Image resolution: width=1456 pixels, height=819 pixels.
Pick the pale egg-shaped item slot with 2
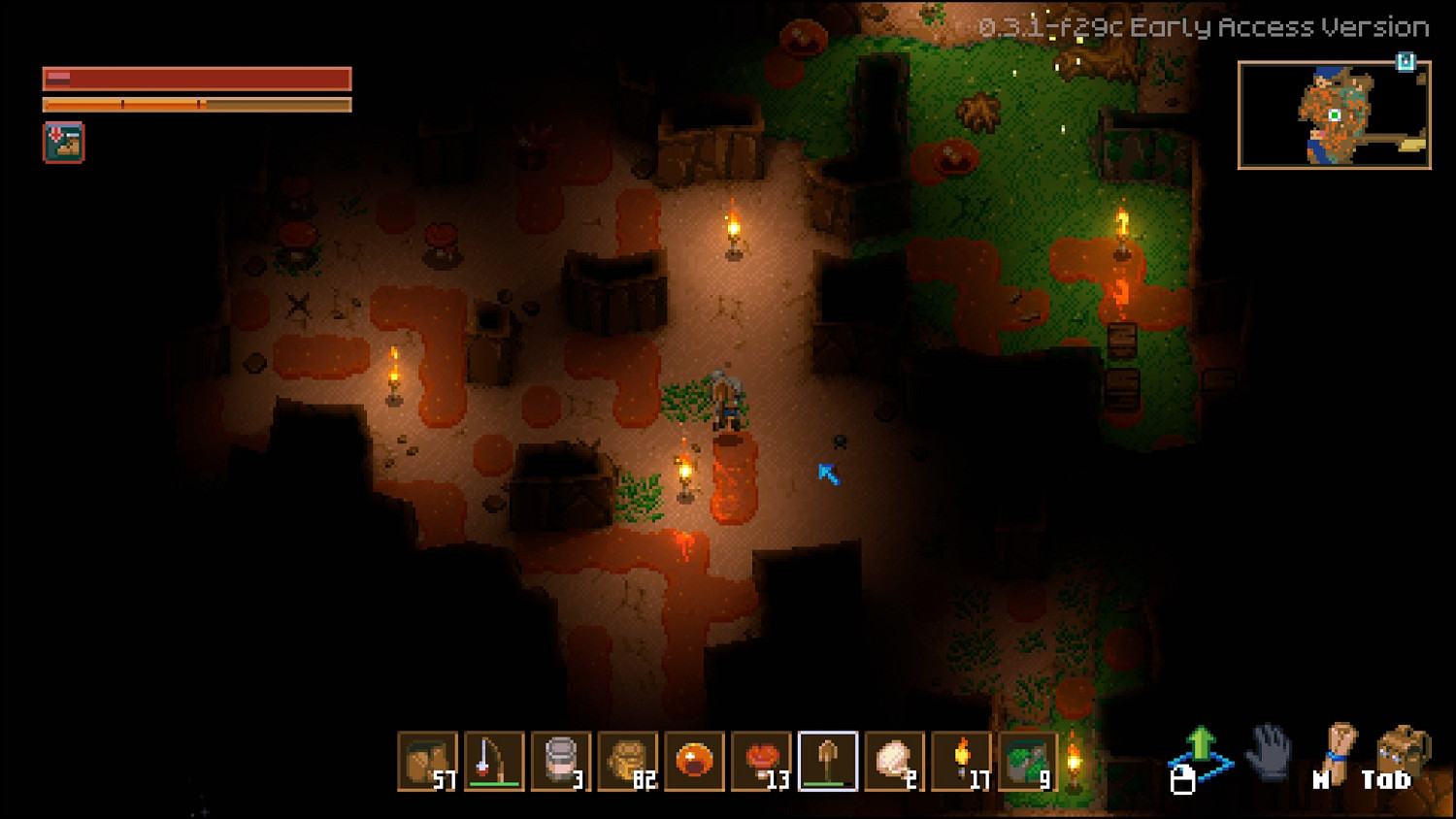coord(895,762)
